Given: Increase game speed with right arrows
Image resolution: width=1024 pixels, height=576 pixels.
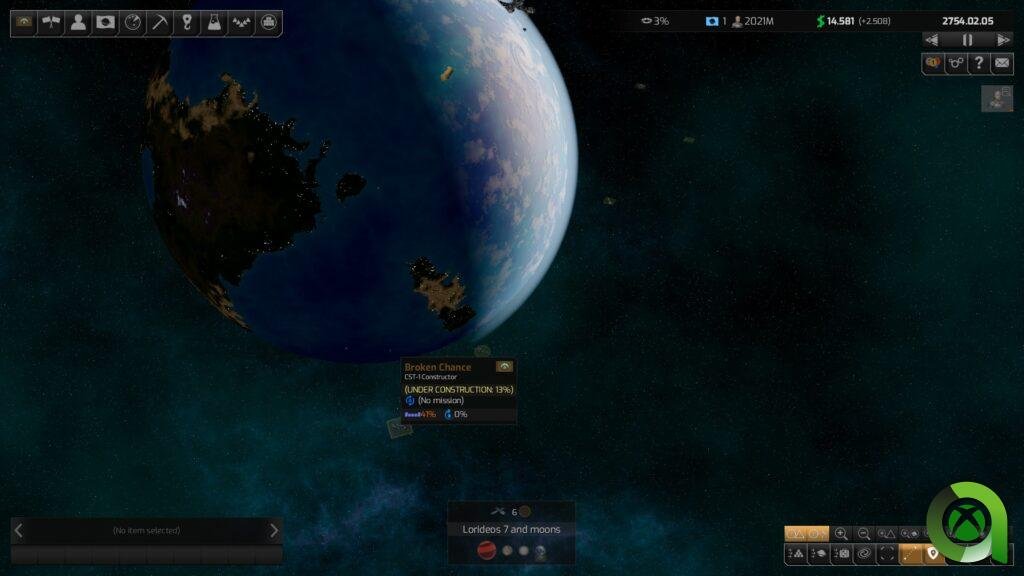Looking at the screenshot, I should [1003, 40].
